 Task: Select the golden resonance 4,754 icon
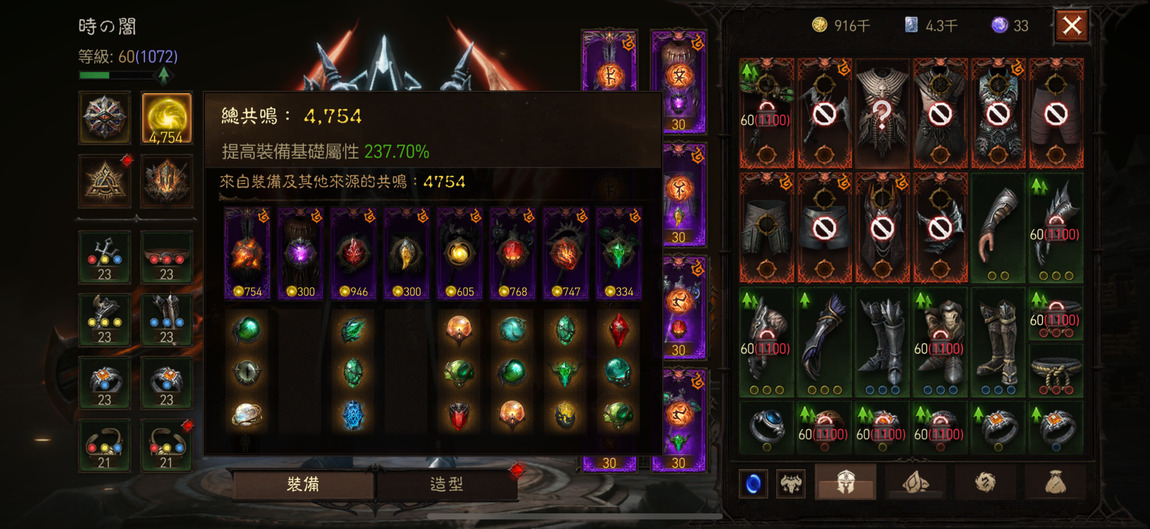pos(167,119)
